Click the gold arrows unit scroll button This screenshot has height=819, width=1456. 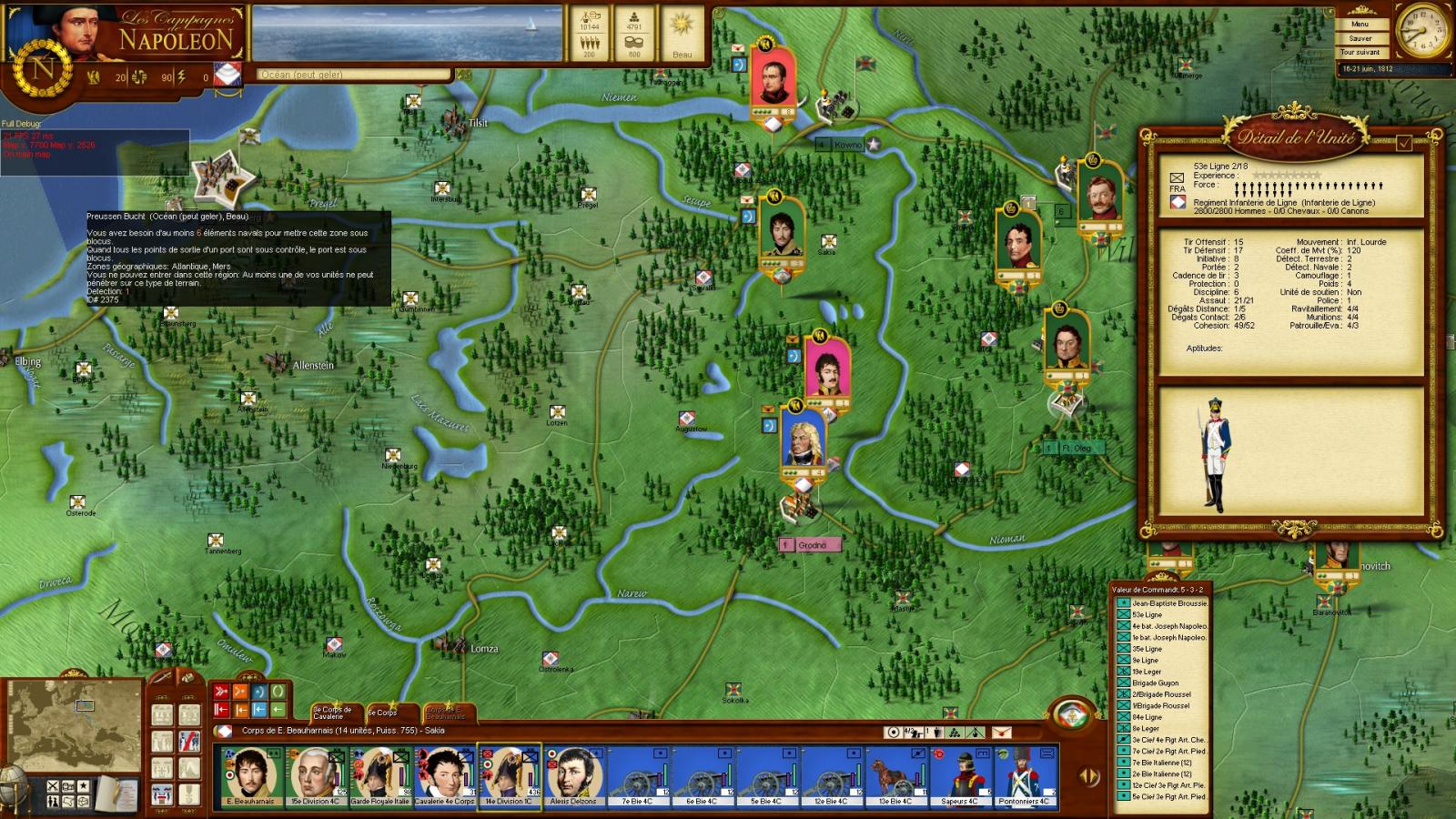point(1088,776)
